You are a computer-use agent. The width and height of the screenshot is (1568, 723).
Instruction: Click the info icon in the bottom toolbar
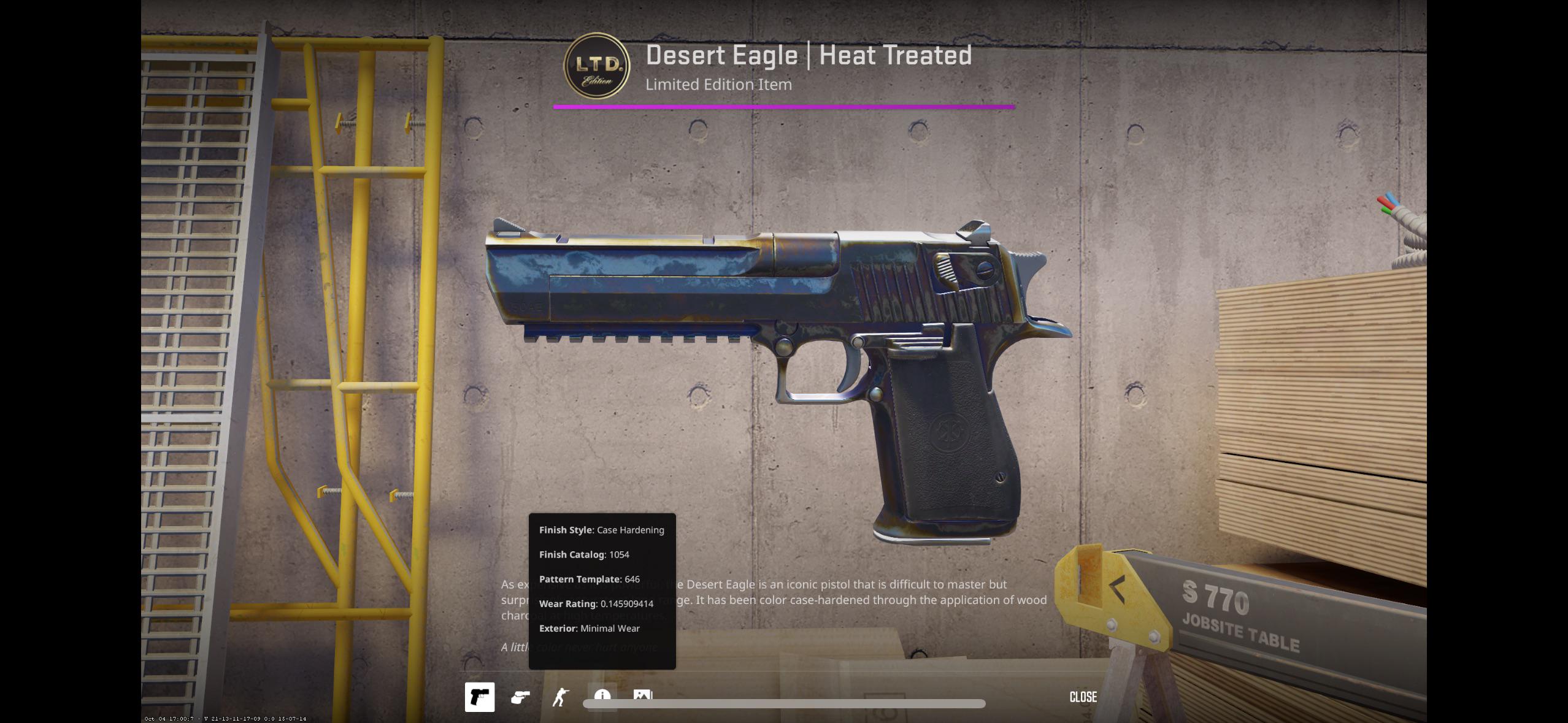(x=602, y=696)
